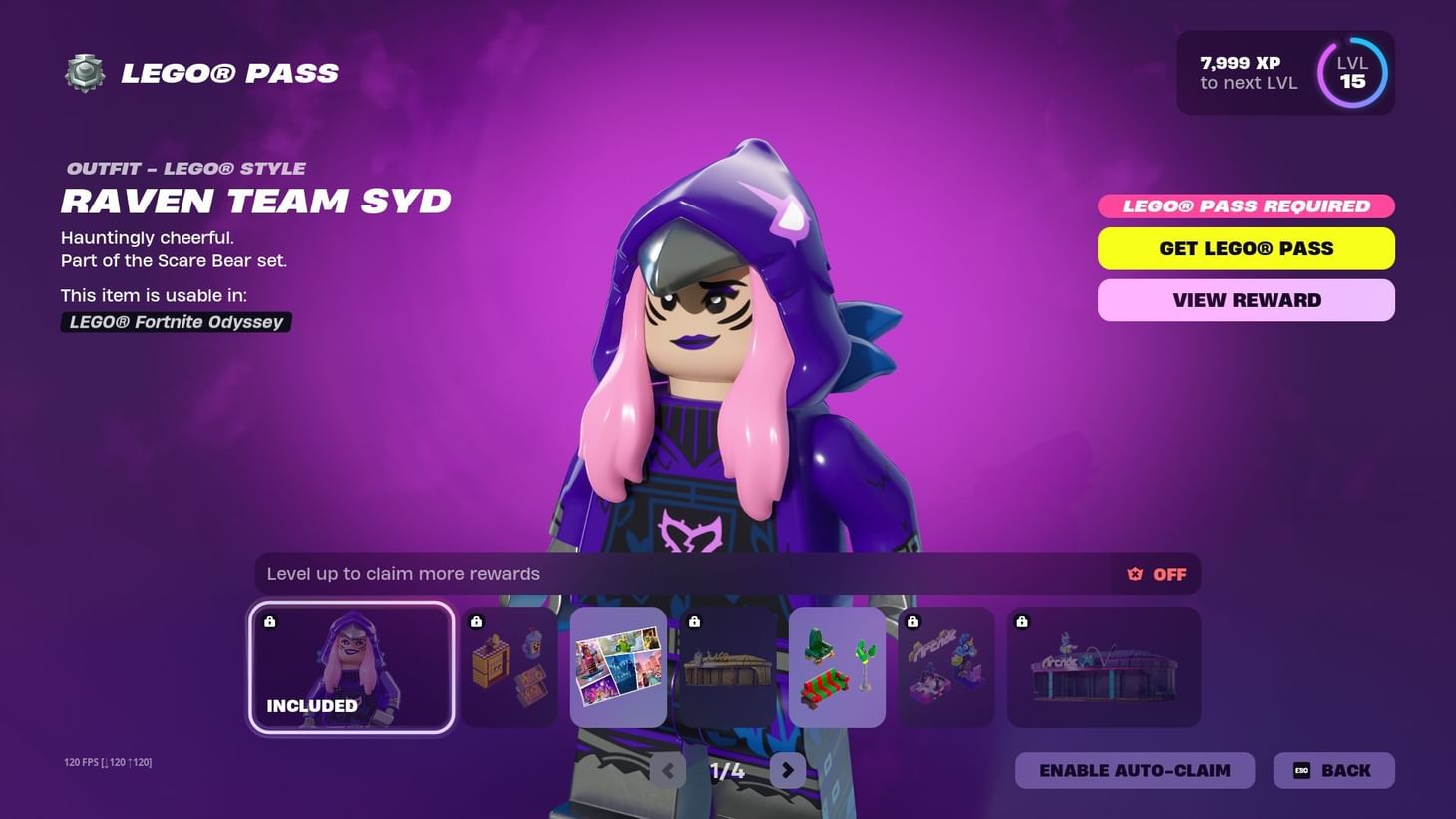Click the lock icon on the desert diner reward

pos(695,621)
